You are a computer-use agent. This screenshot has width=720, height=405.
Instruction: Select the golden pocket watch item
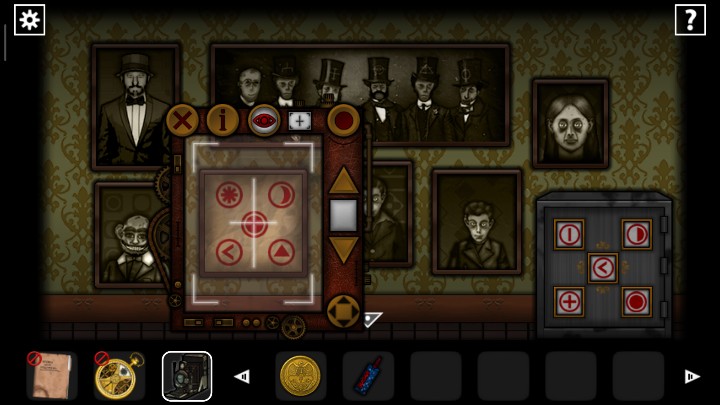119,376
